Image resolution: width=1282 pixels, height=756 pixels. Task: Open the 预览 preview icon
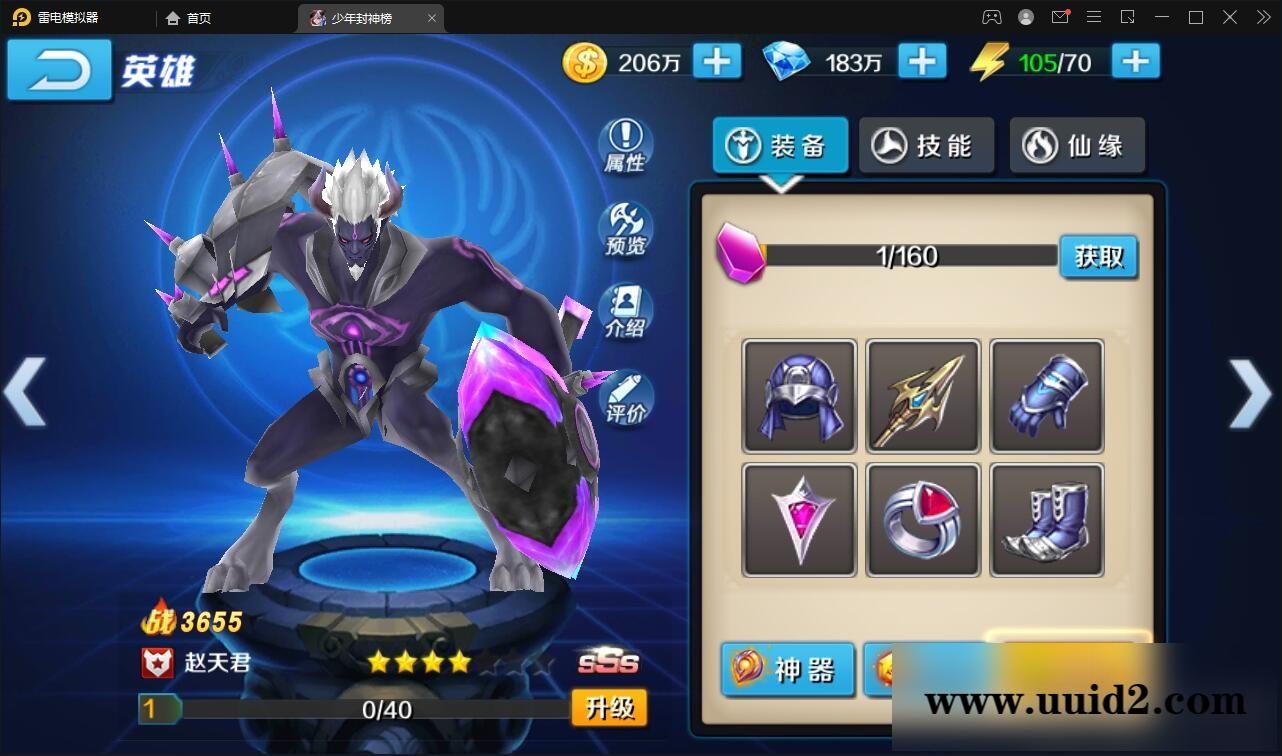tap(625, 230)
